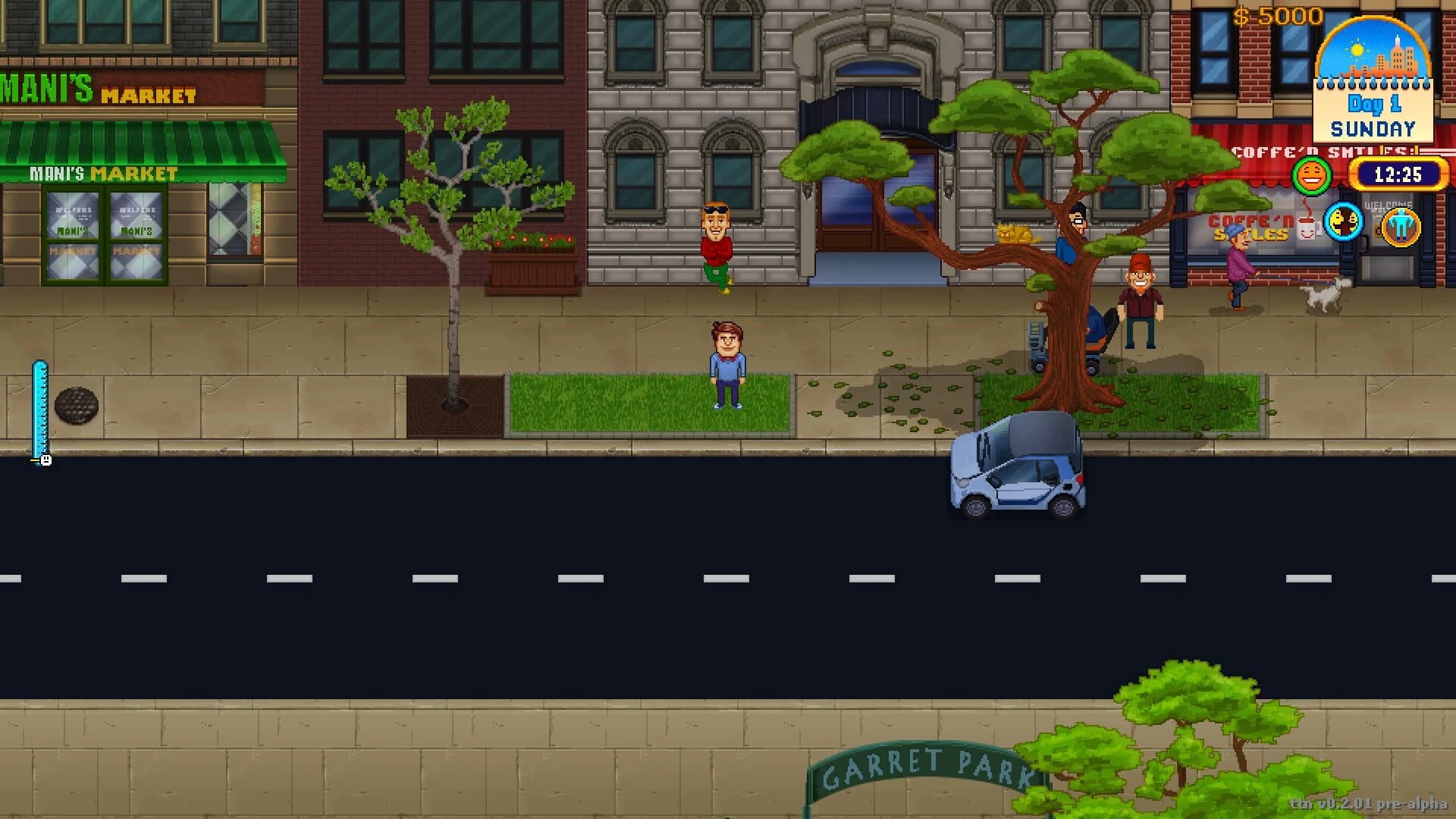The width and height of the screenshot is (1456, 819).
Task: Select the player character standing on the grass
Action: (x=726, y=364)
